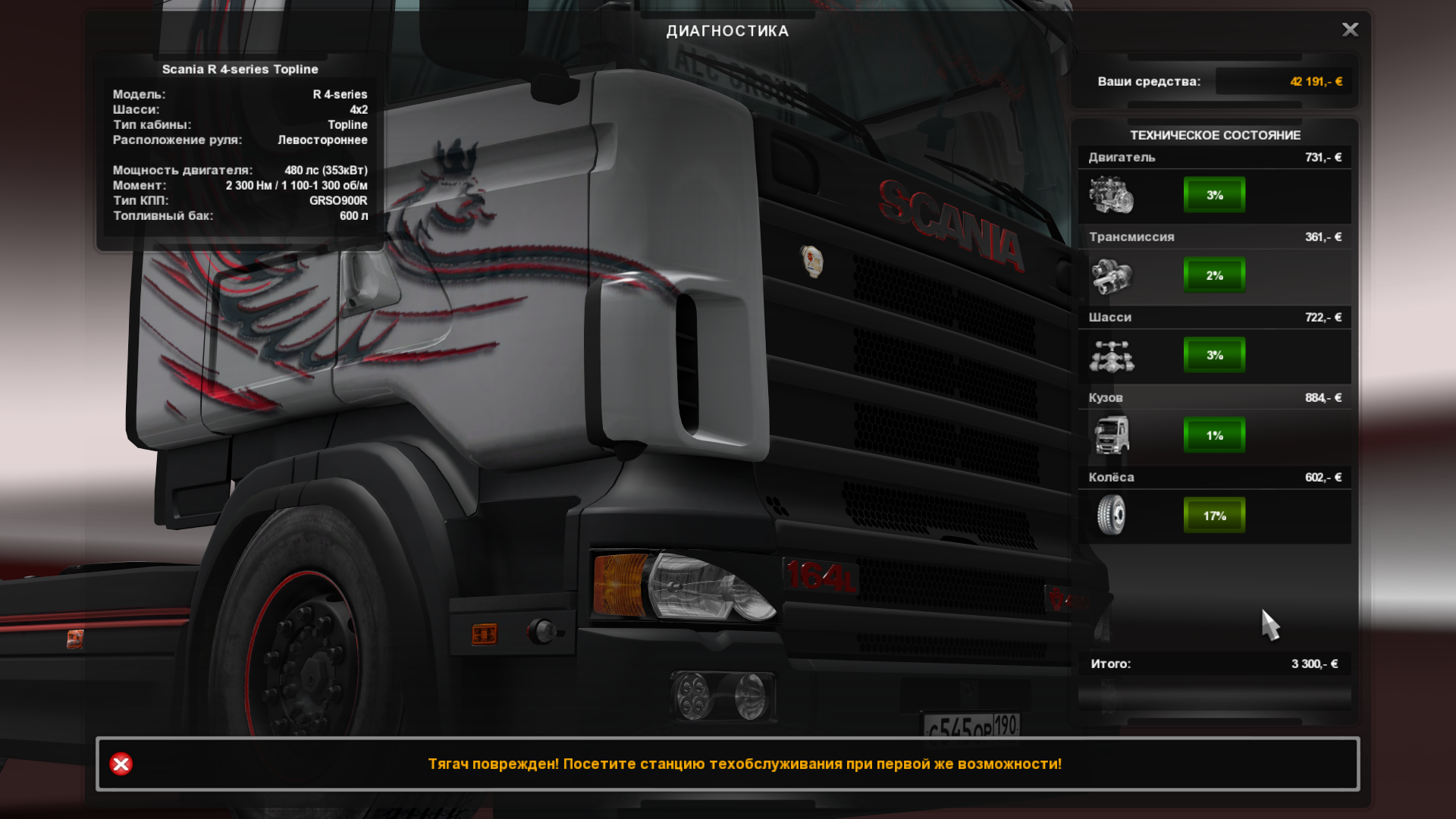
Task: Repair the chassis with the 3% button
Action: click(x=1214, y=355)
